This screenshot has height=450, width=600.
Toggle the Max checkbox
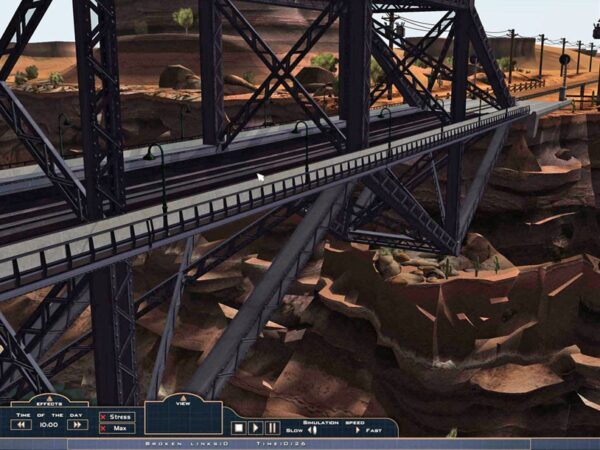pos(104,428)
